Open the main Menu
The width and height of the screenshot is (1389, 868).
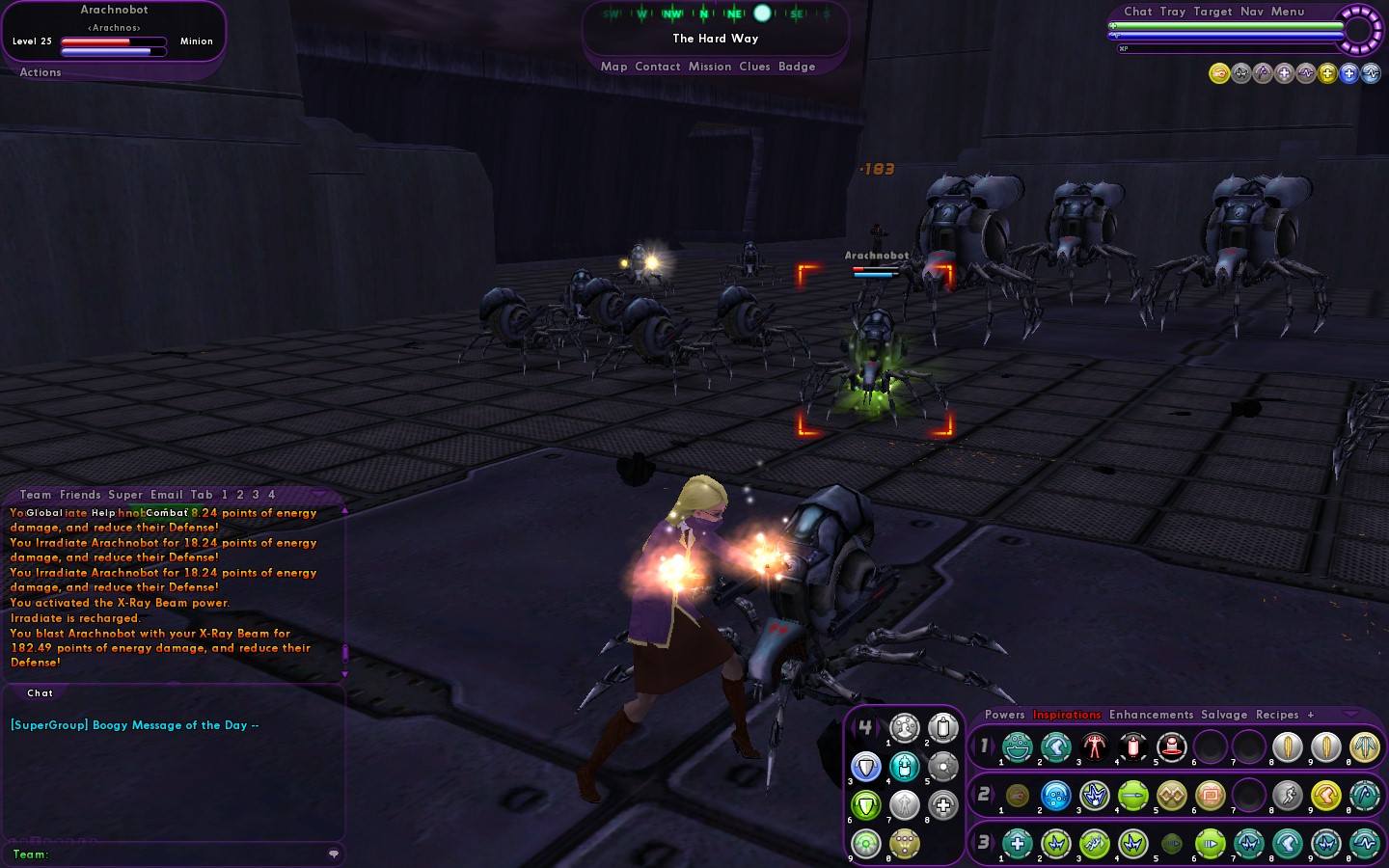[x=1288, y=12]
